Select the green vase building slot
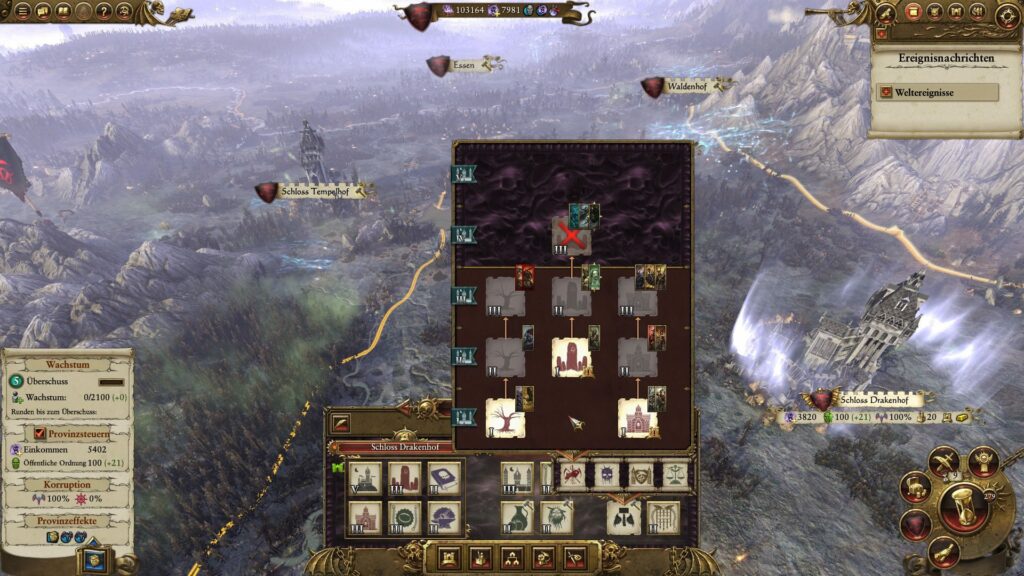The width and height of the screenshot is (1024, 576). [518, 517]
